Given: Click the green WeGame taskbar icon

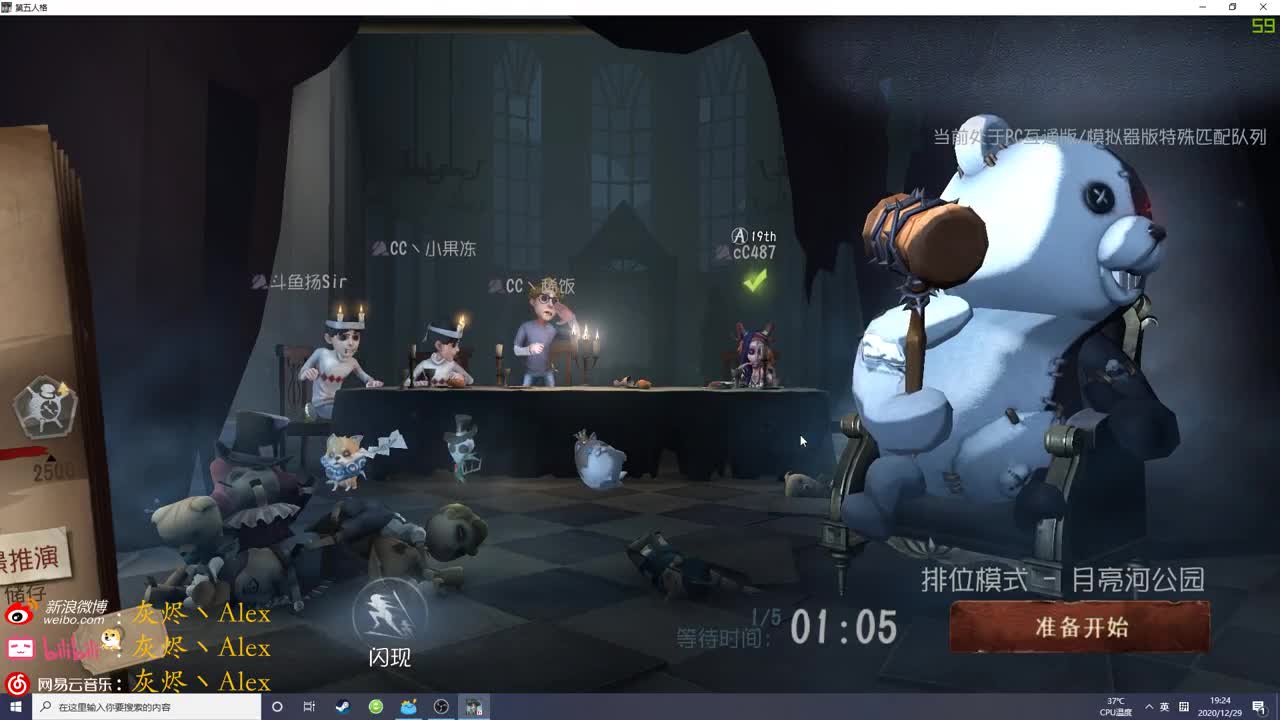Looking at the screenshot, I should point(376,707).
